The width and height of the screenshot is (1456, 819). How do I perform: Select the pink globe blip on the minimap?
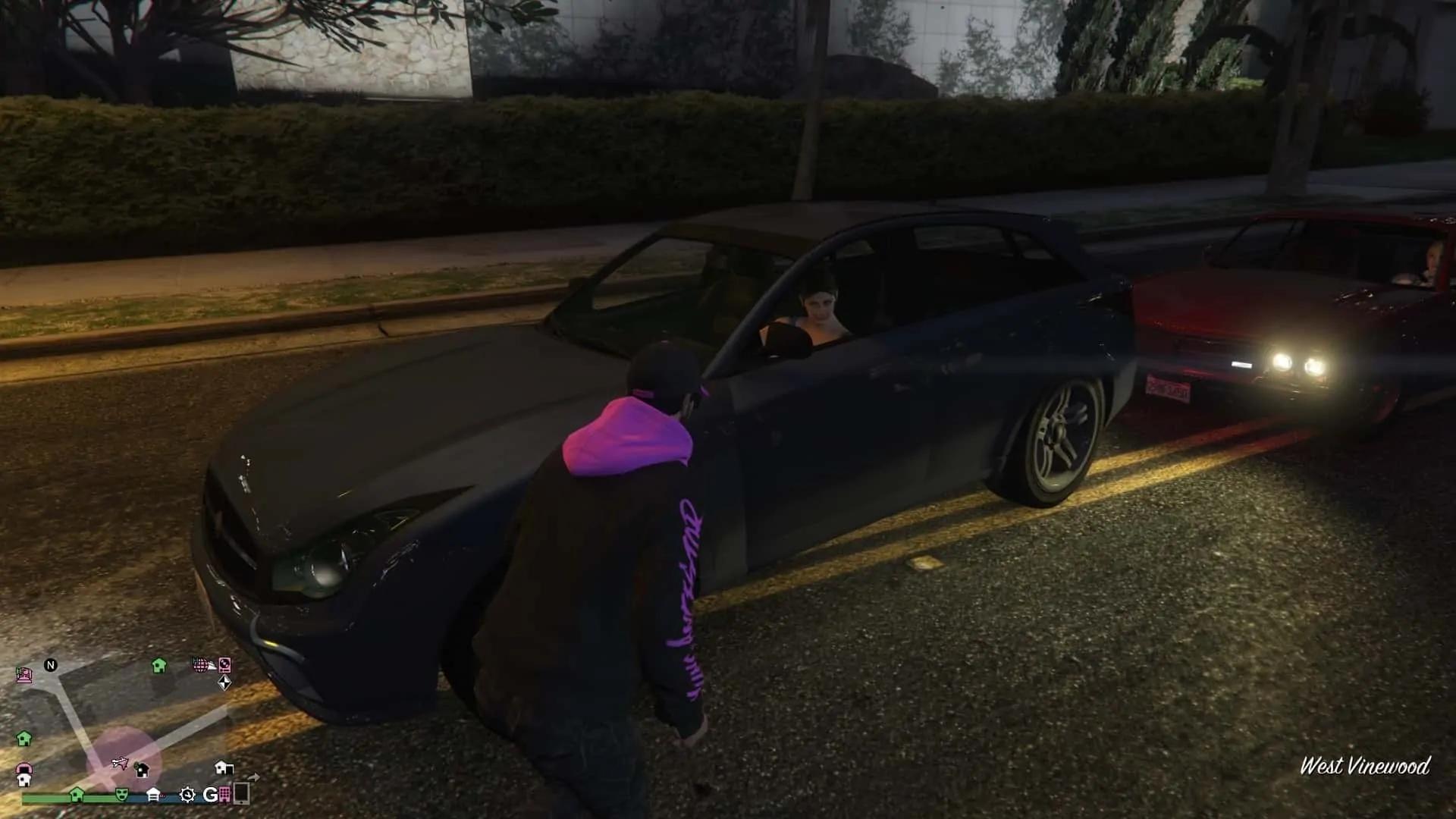[200, 665]
